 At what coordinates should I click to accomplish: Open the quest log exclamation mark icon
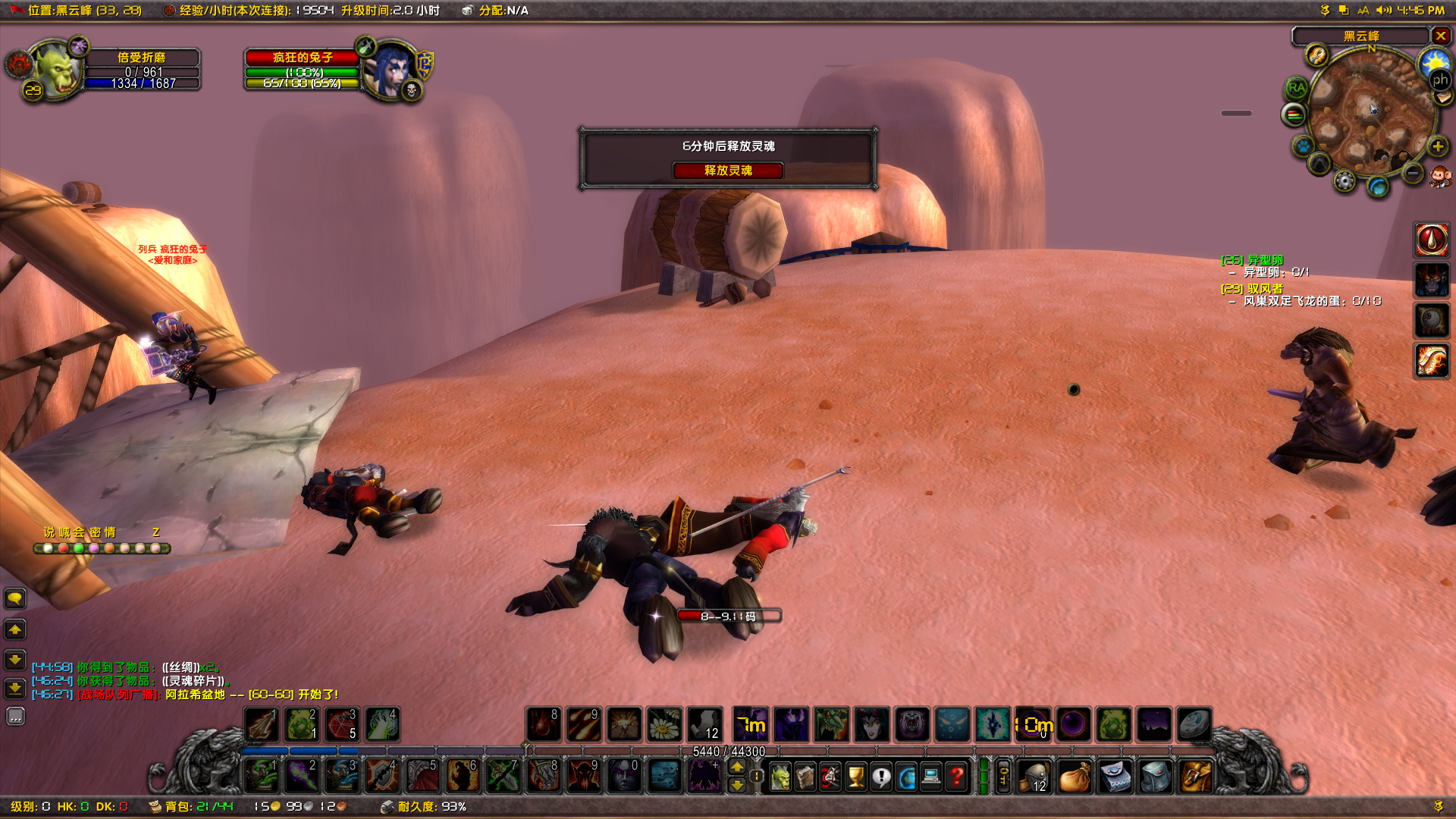point(882,777)
